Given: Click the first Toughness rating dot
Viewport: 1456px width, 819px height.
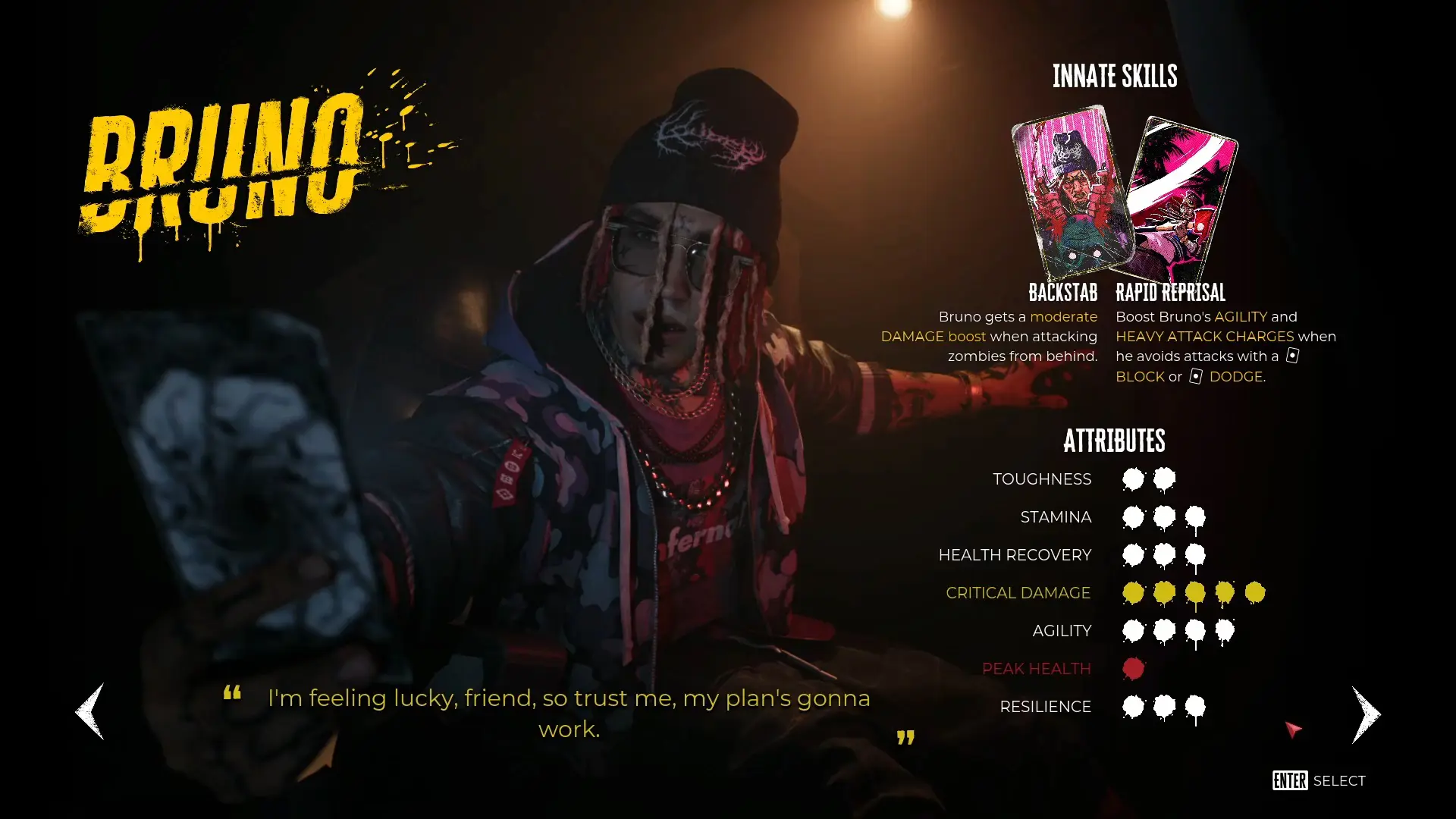Looking at the screenshot, I should 1133,479.
